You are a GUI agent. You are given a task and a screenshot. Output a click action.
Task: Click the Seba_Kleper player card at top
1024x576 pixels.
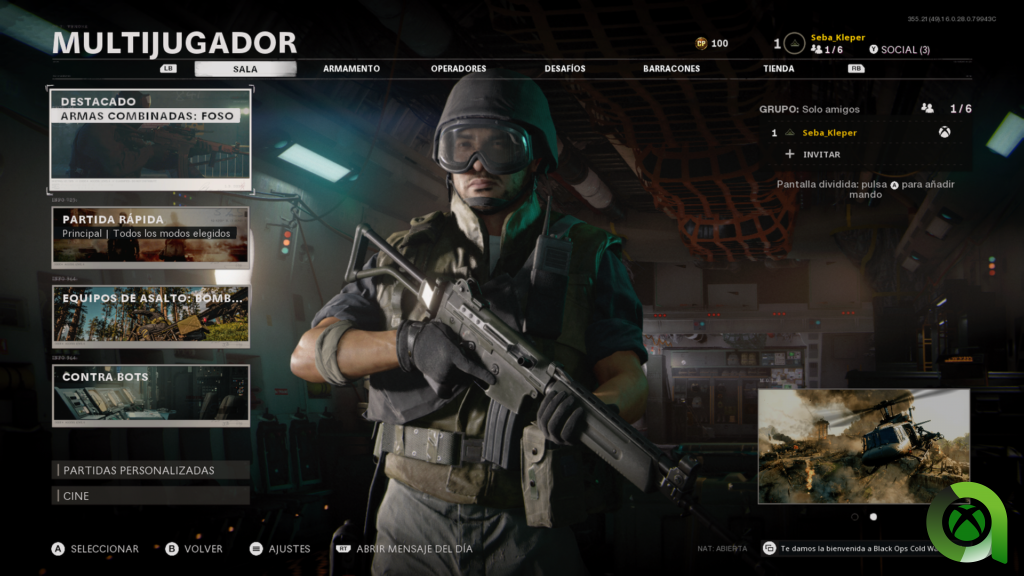pos(837,38)
